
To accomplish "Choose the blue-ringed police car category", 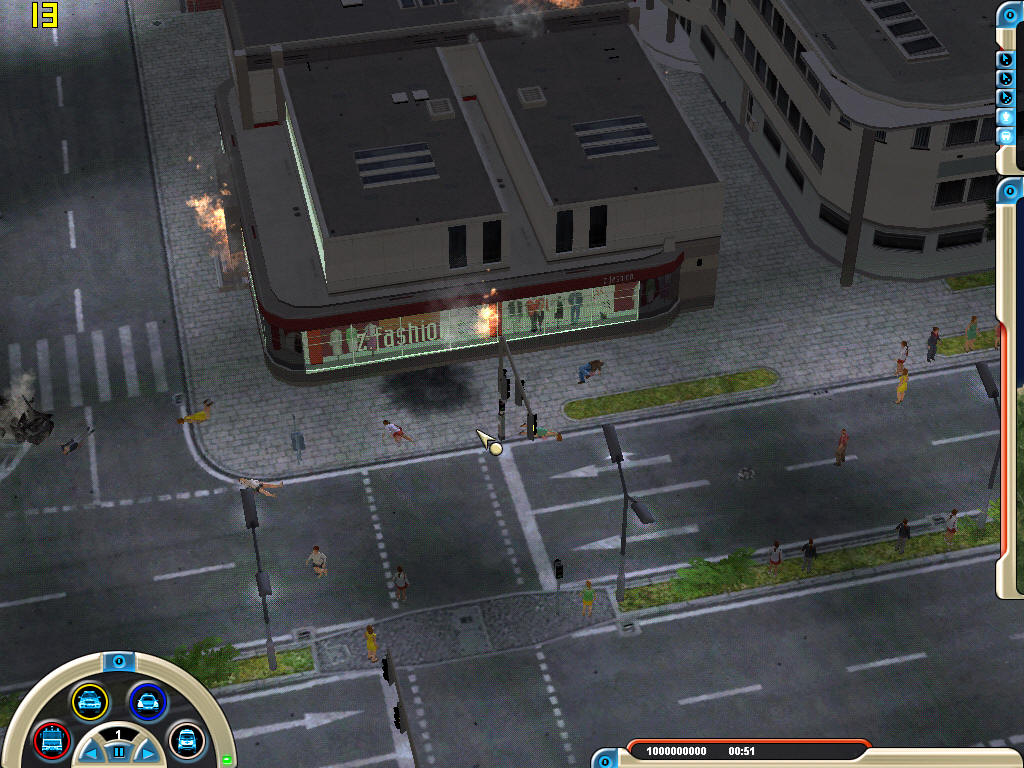I will click(x=147, y=702).
